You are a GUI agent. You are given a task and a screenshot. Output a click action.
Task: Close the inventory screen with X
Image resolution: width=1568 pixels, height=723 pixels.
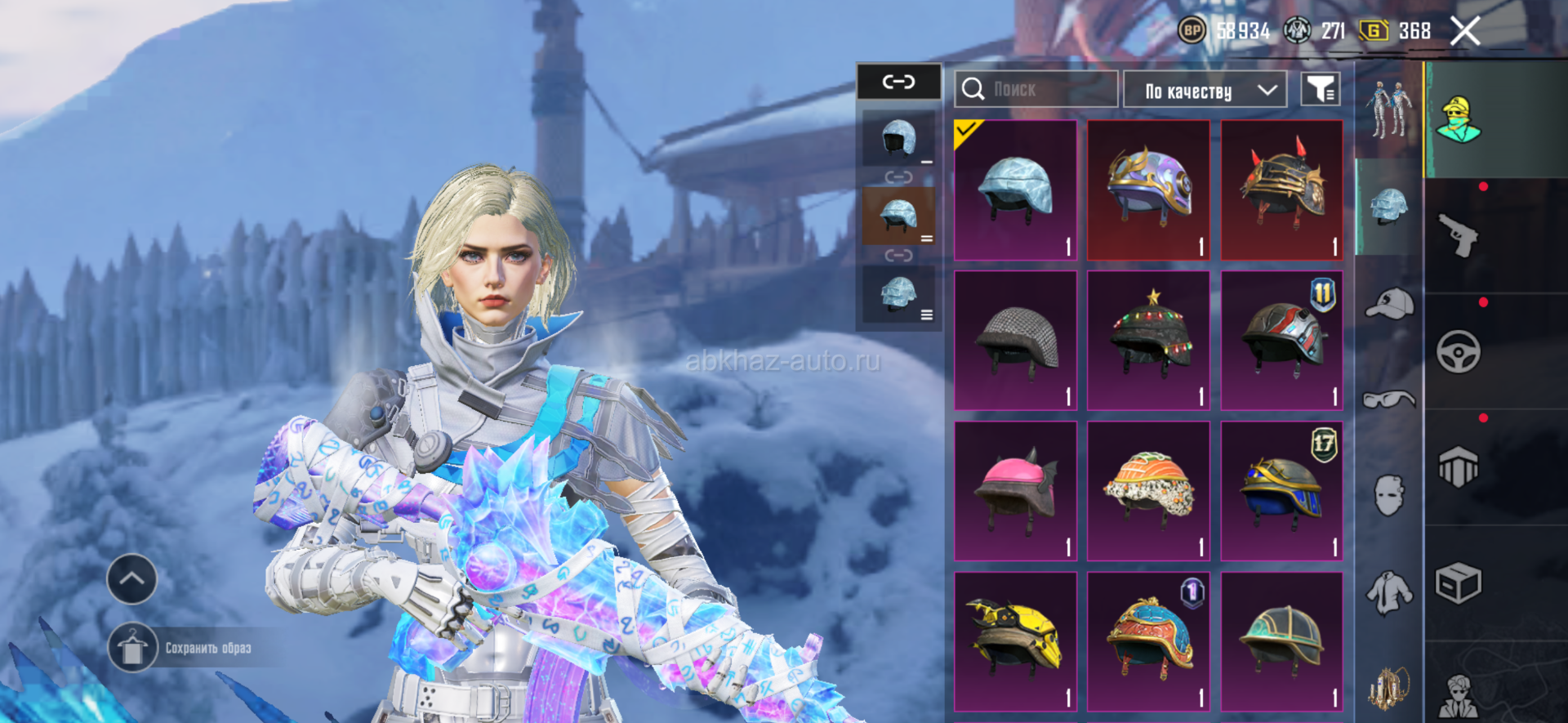1465,32
